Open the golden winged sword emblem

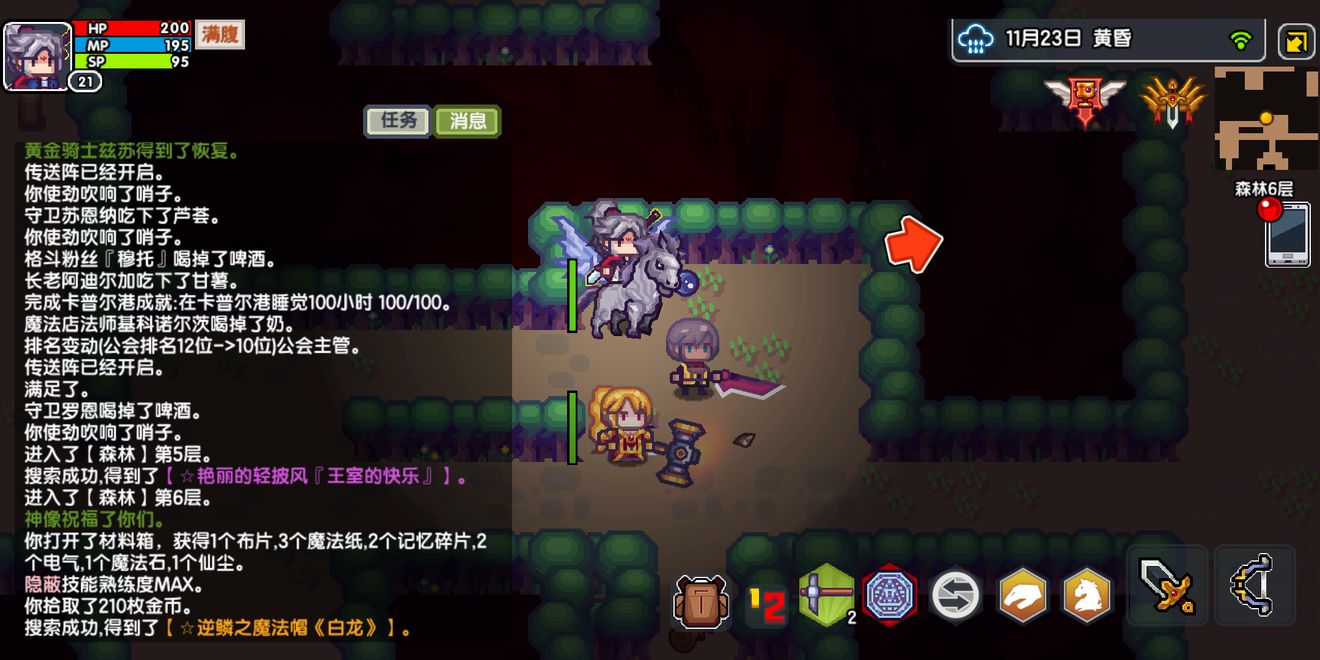coord(1172,100)
